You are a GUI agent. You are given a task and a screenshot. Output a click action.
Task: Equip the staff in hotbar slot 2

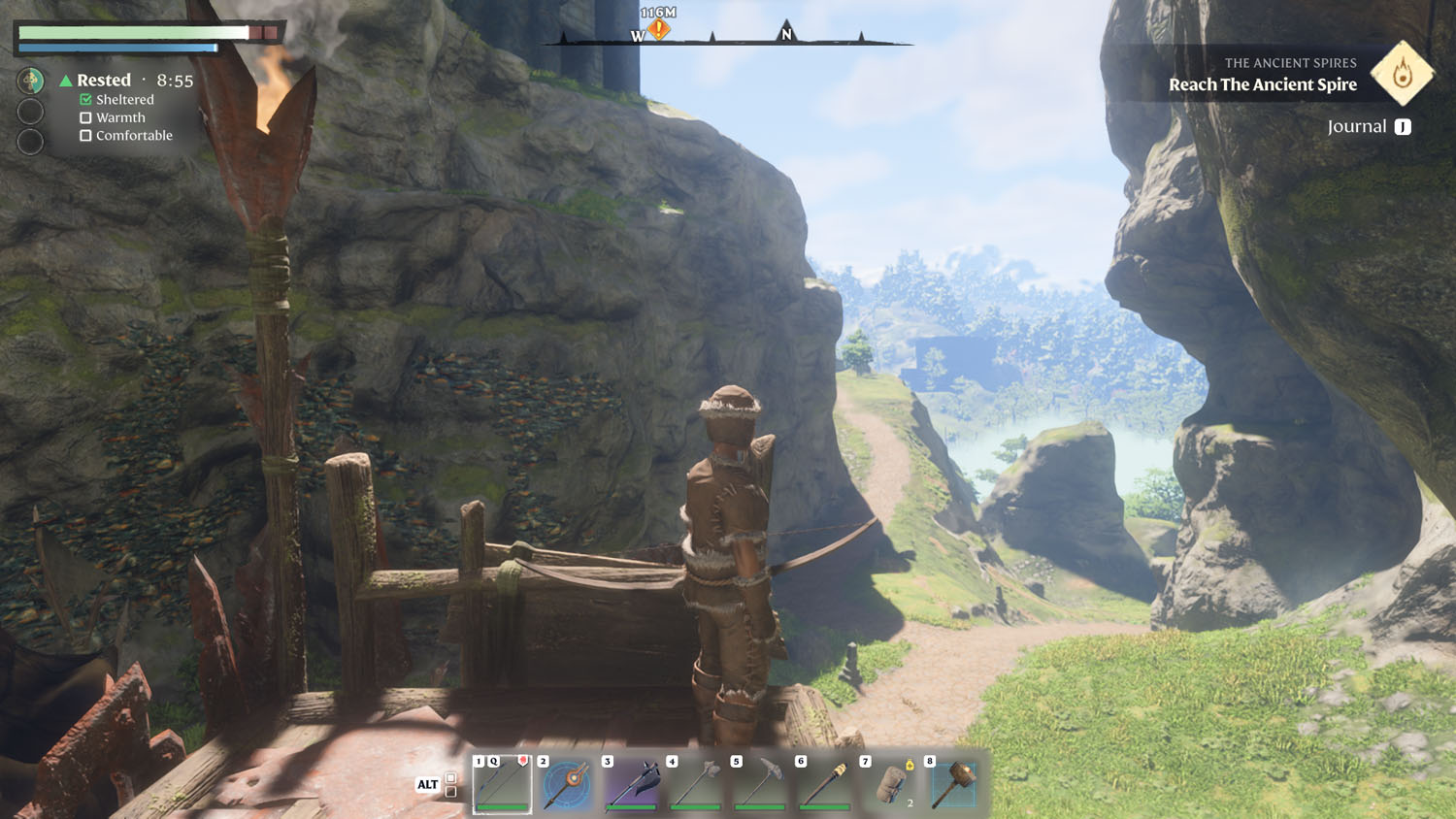point(567,784)
